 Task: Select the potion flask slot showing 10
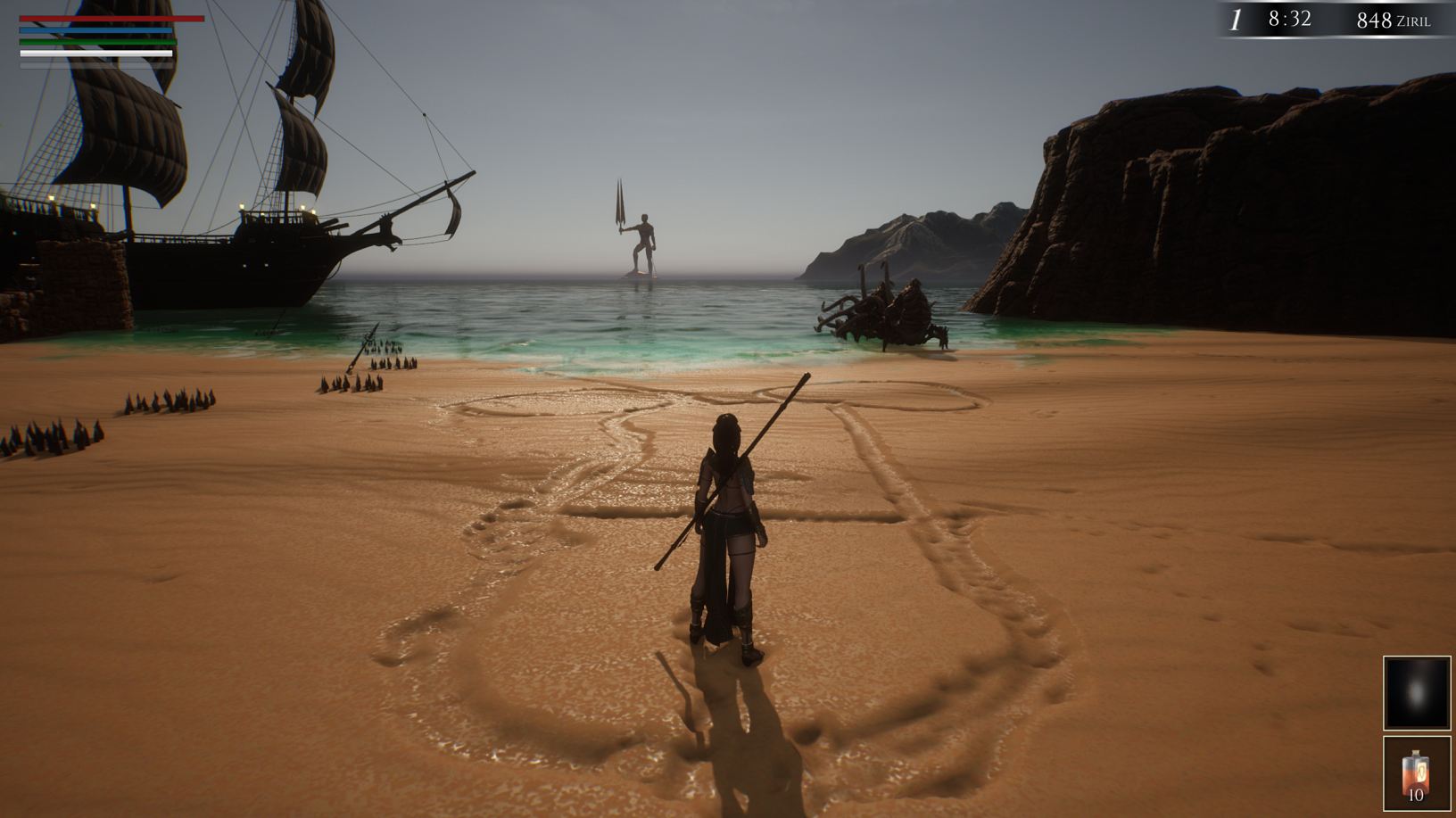1417,773
